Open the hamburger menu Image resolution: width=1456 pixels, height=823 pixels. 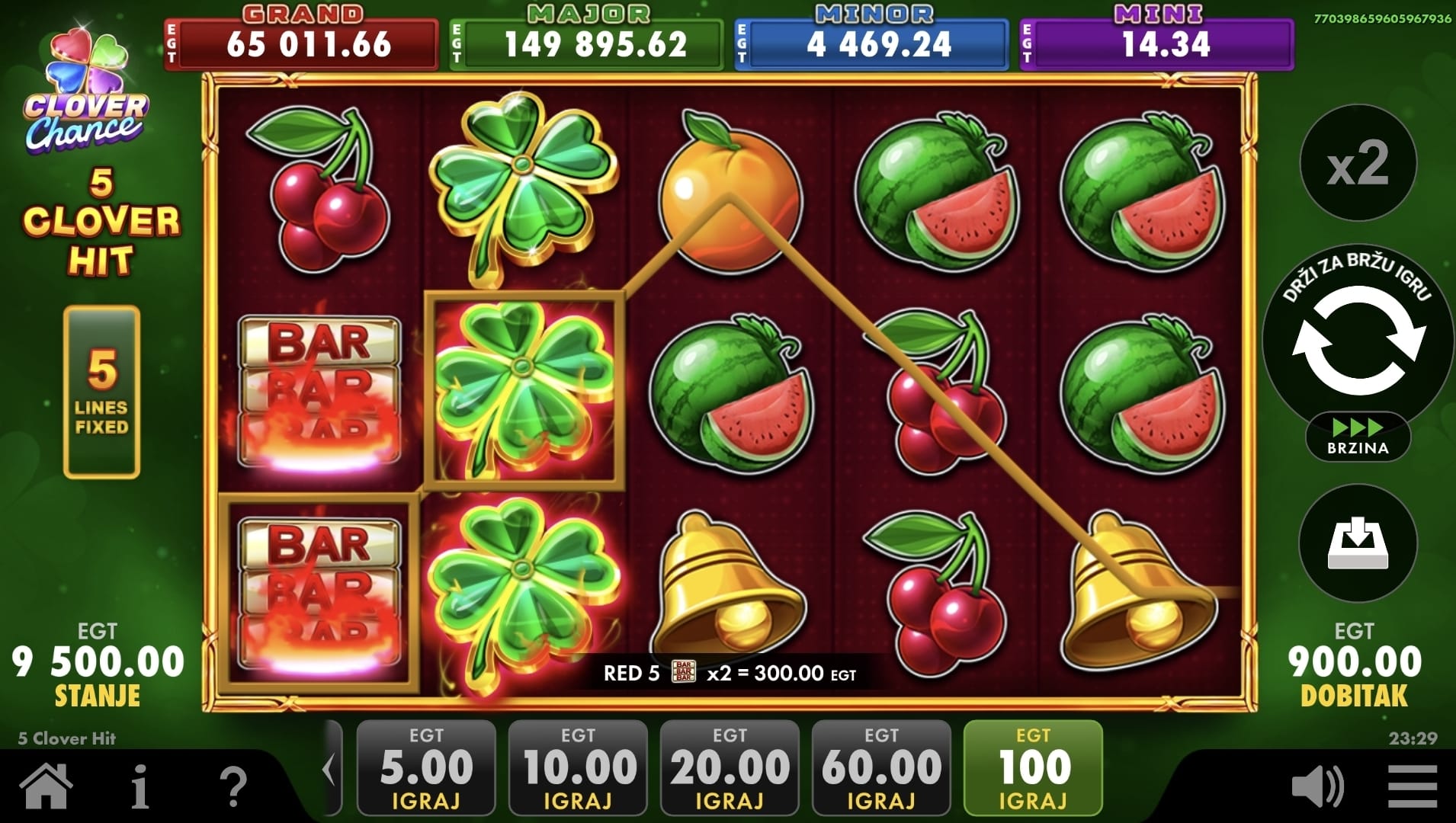[x=1413, y=787]
